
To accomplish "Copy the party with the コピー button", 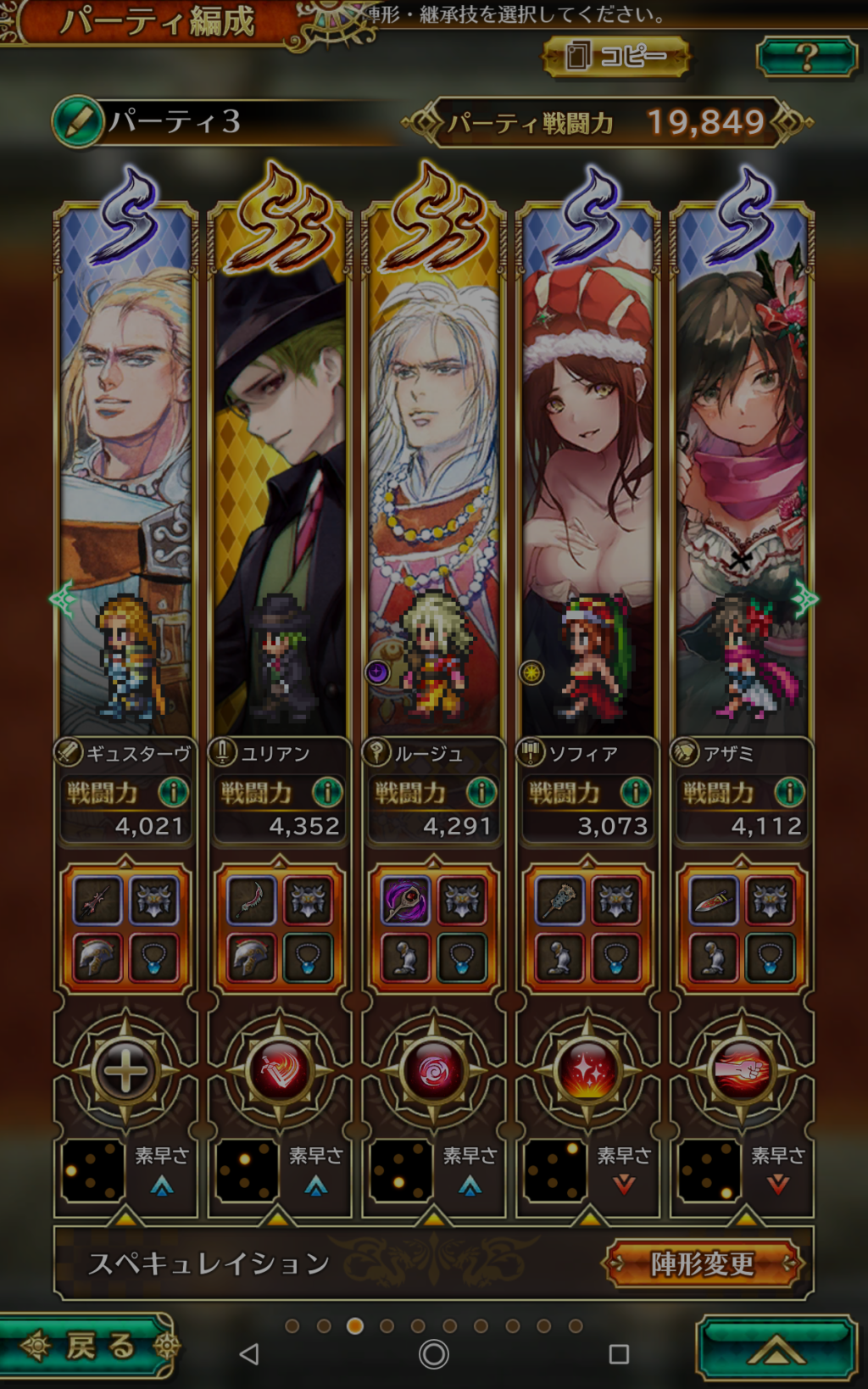I will pyautogui.click(x=616, y=57).
